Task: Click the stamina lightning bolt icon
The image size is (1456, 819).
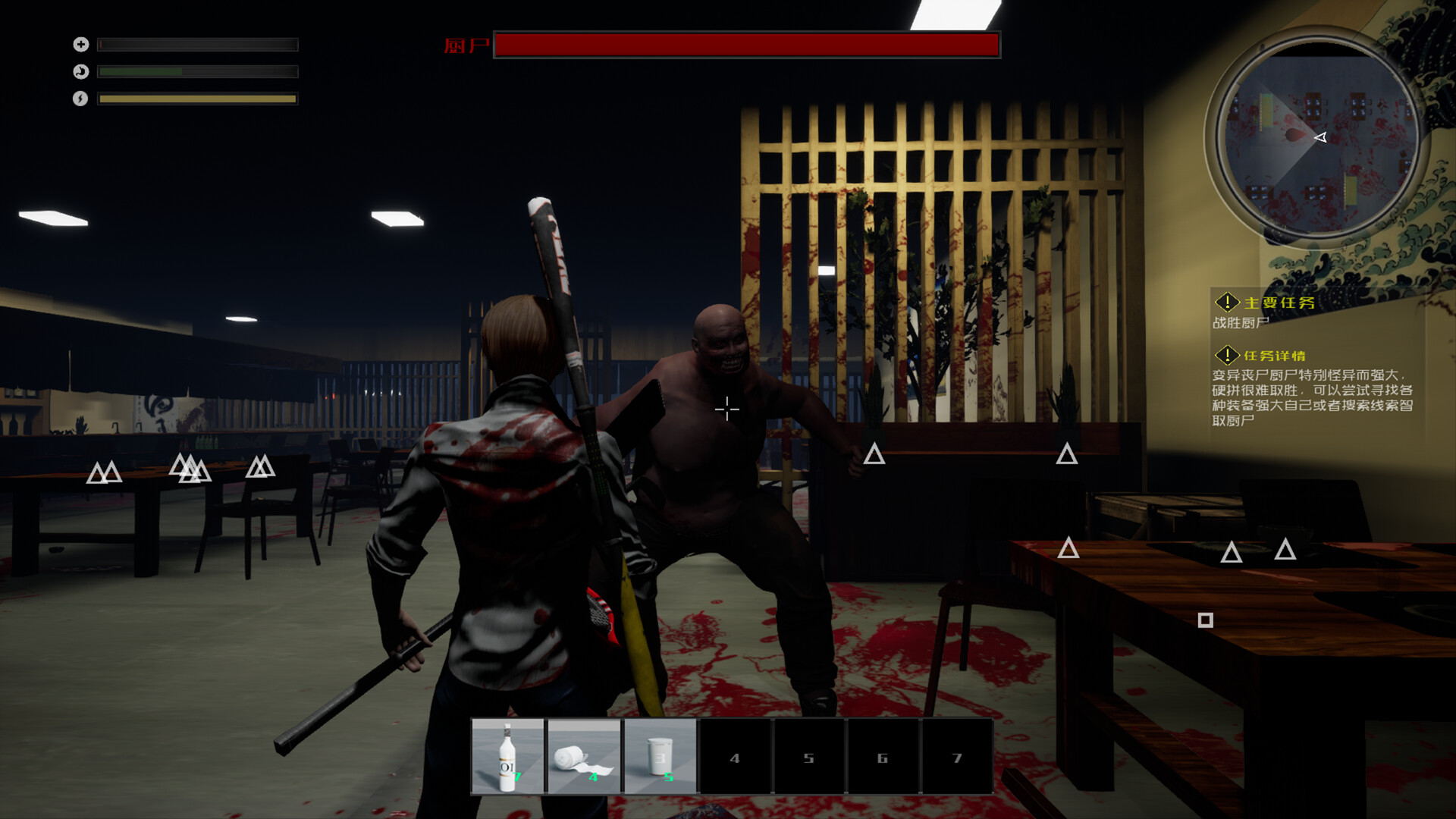Action: 80,99
